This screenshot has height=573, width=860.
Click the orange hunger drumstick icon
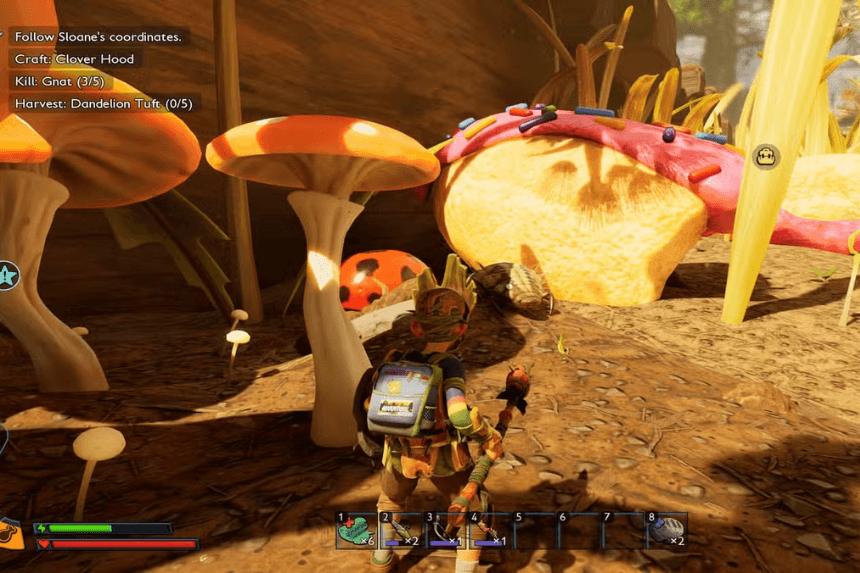point(9,533)
